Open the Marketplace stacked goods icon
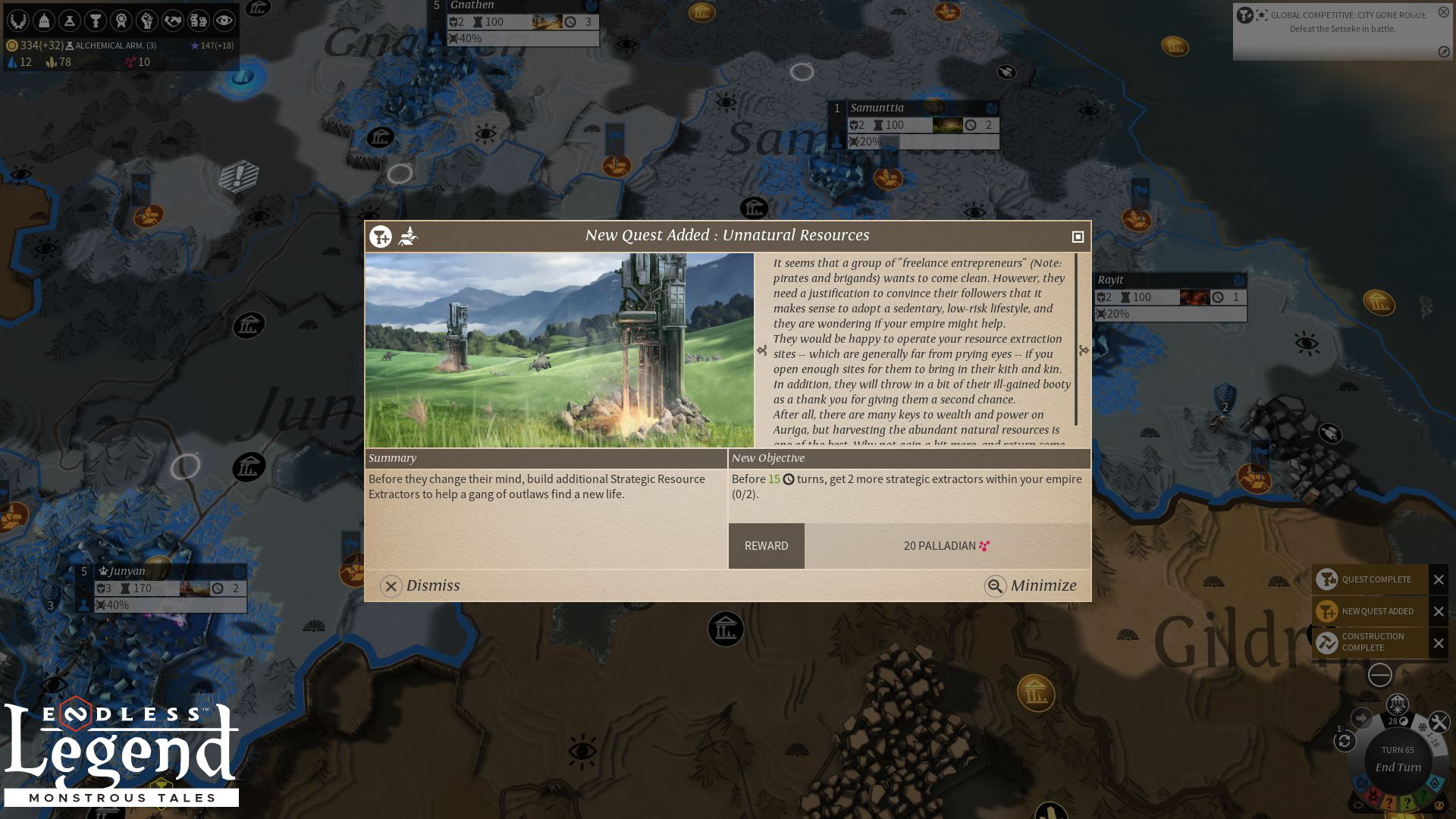The height and width of the screenshot is (819, 1456). (x=199, y=20)
